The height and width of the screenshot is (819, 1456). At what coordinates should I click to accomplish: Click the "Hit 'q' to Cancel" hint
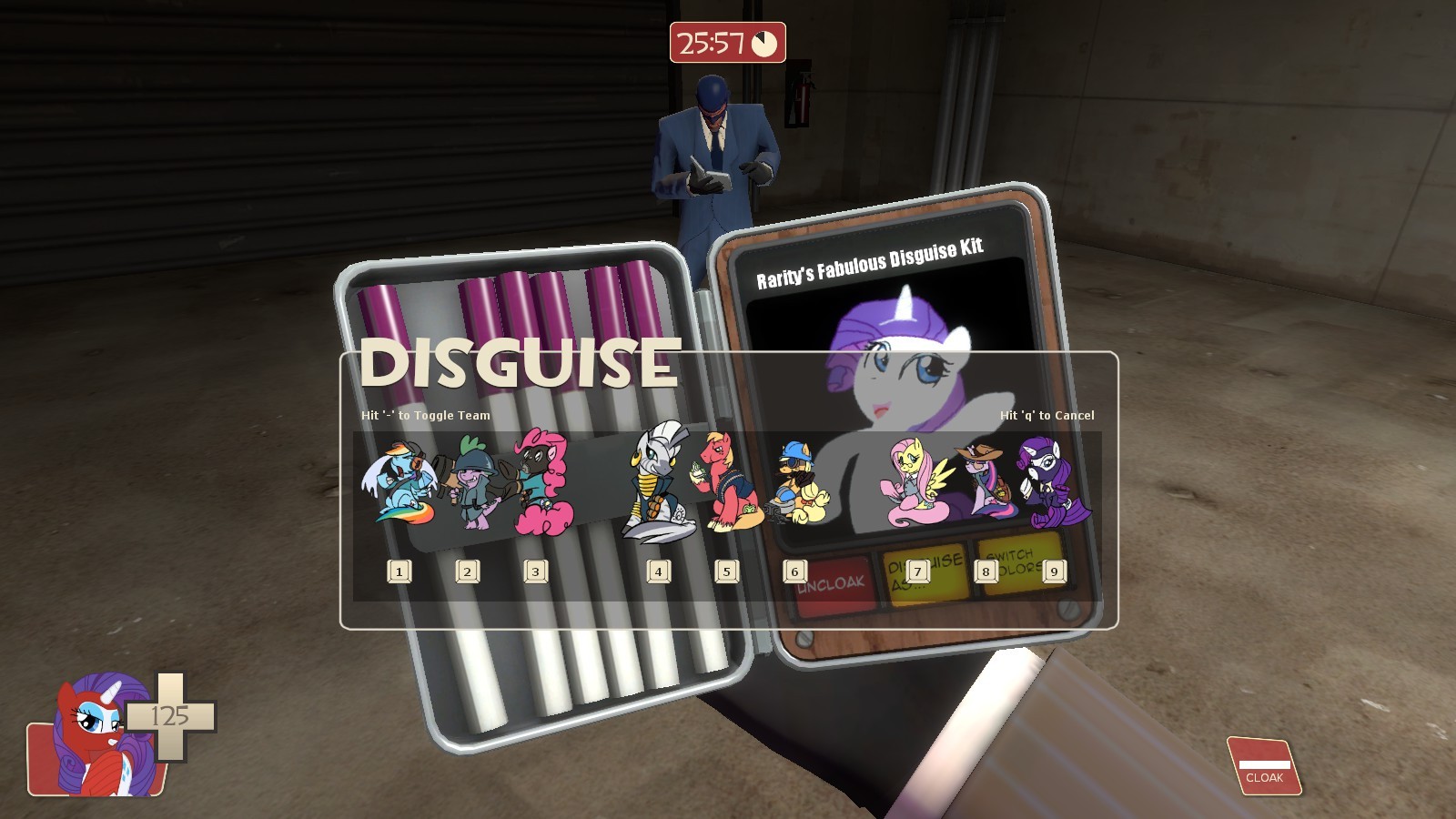[1047, 414]
